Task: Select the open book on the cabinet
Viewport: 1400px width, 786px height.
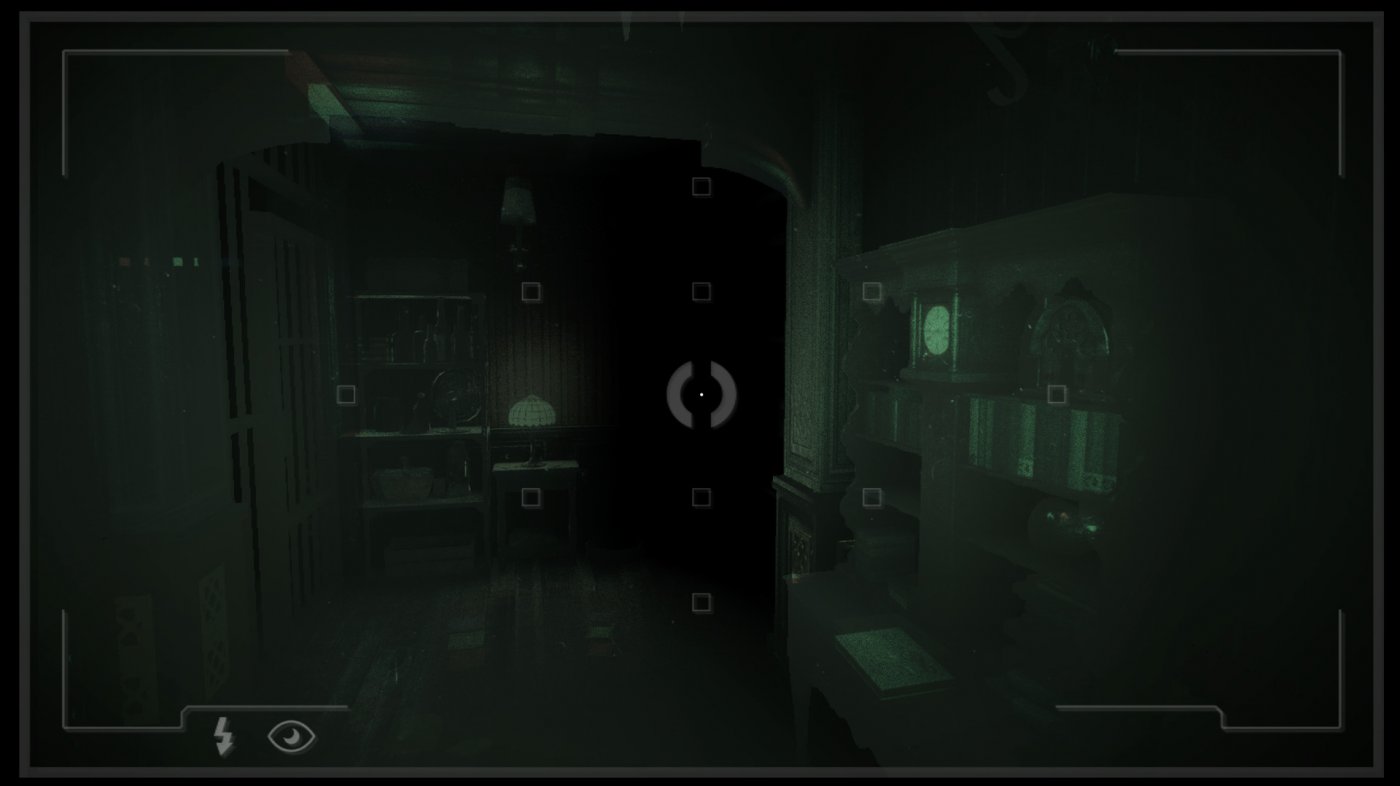Action: point(890,655)
